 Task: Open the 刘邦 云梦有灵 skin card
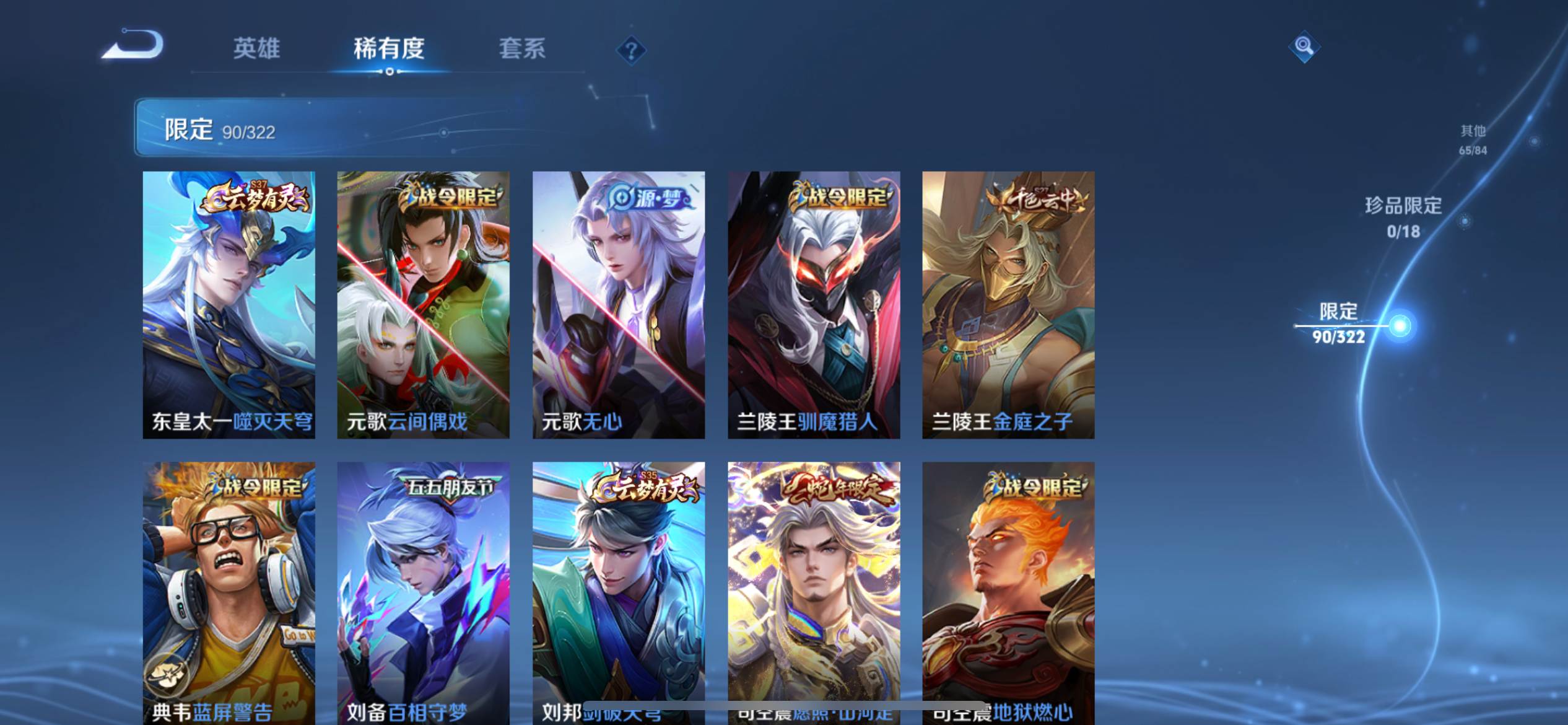tap(619, 592)
